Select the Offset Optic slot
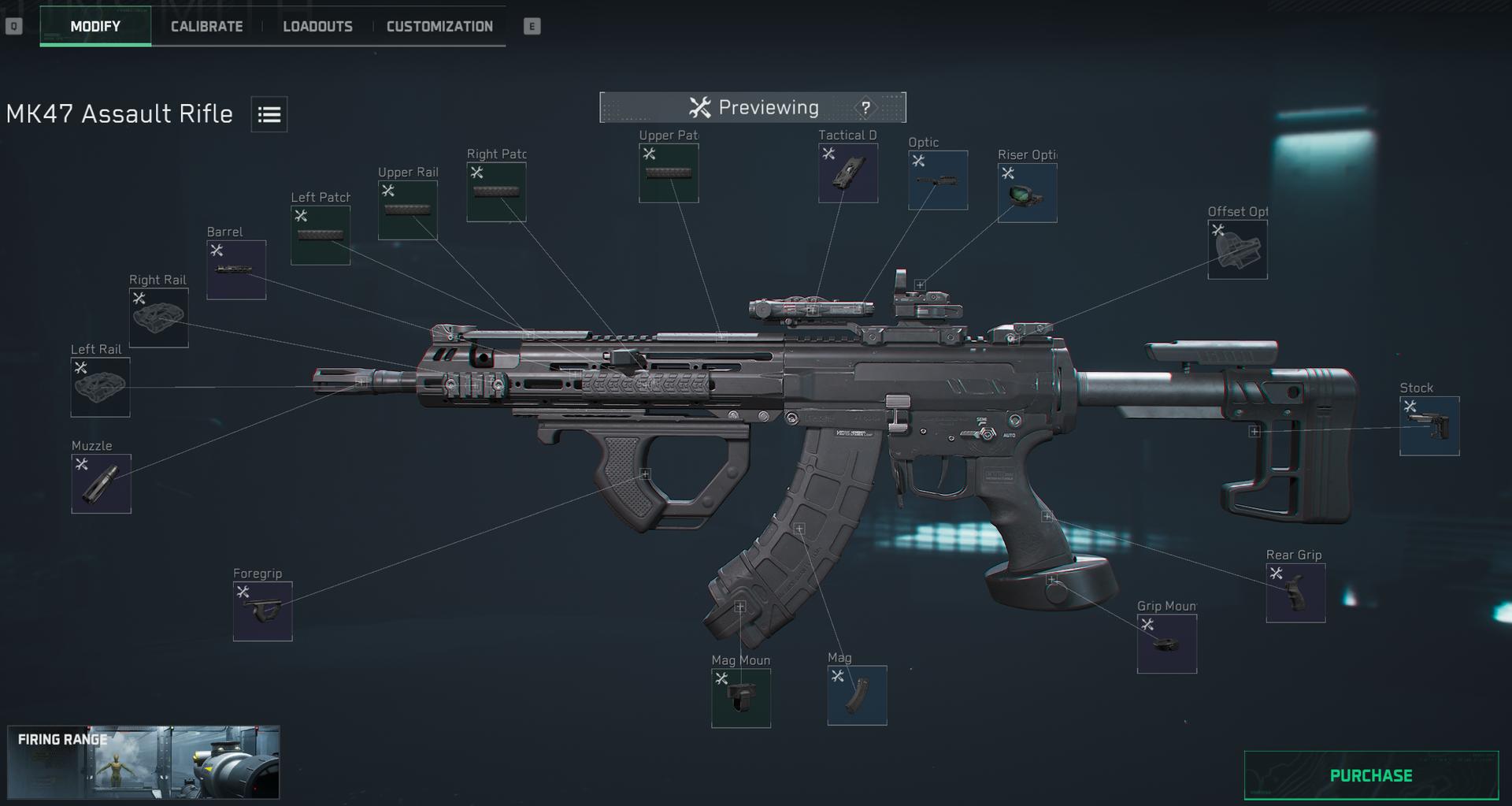Image resolution: width=1512 pixels, height=806 pixels. (x=1237, y=250)
